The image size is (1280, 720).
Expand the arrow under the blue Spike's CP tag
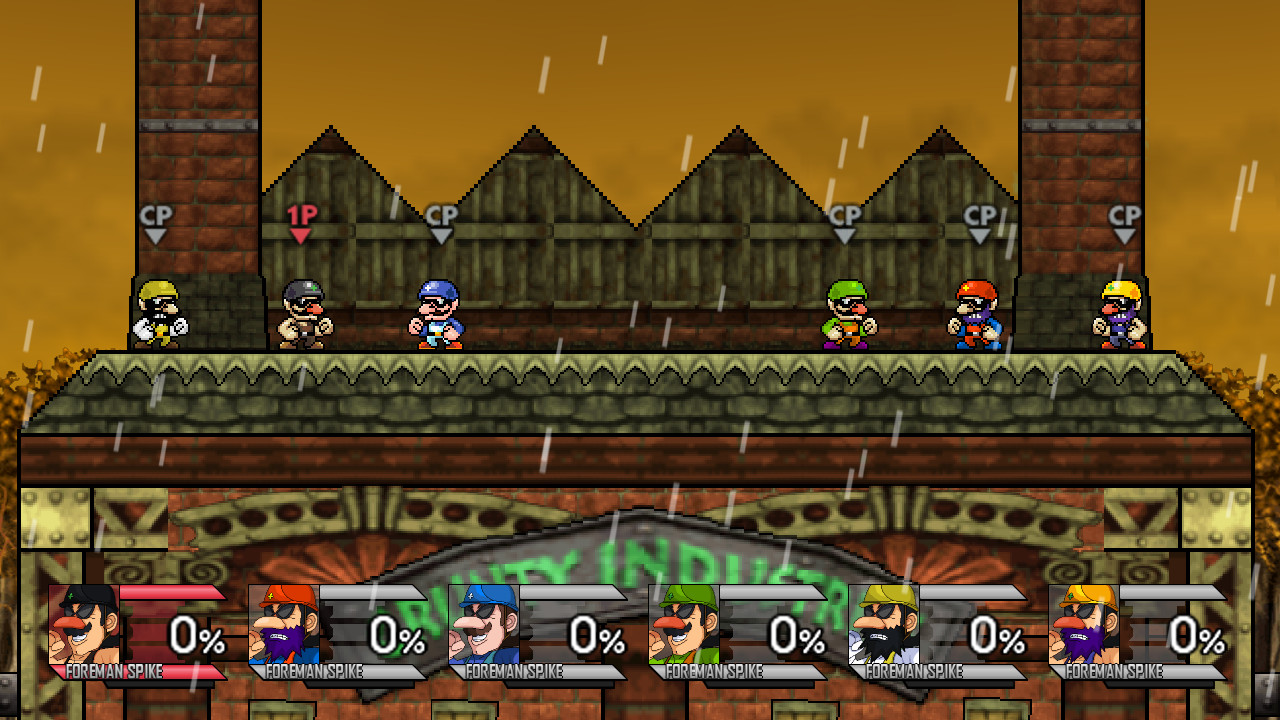pyautogui.click(x=440, y=236)
